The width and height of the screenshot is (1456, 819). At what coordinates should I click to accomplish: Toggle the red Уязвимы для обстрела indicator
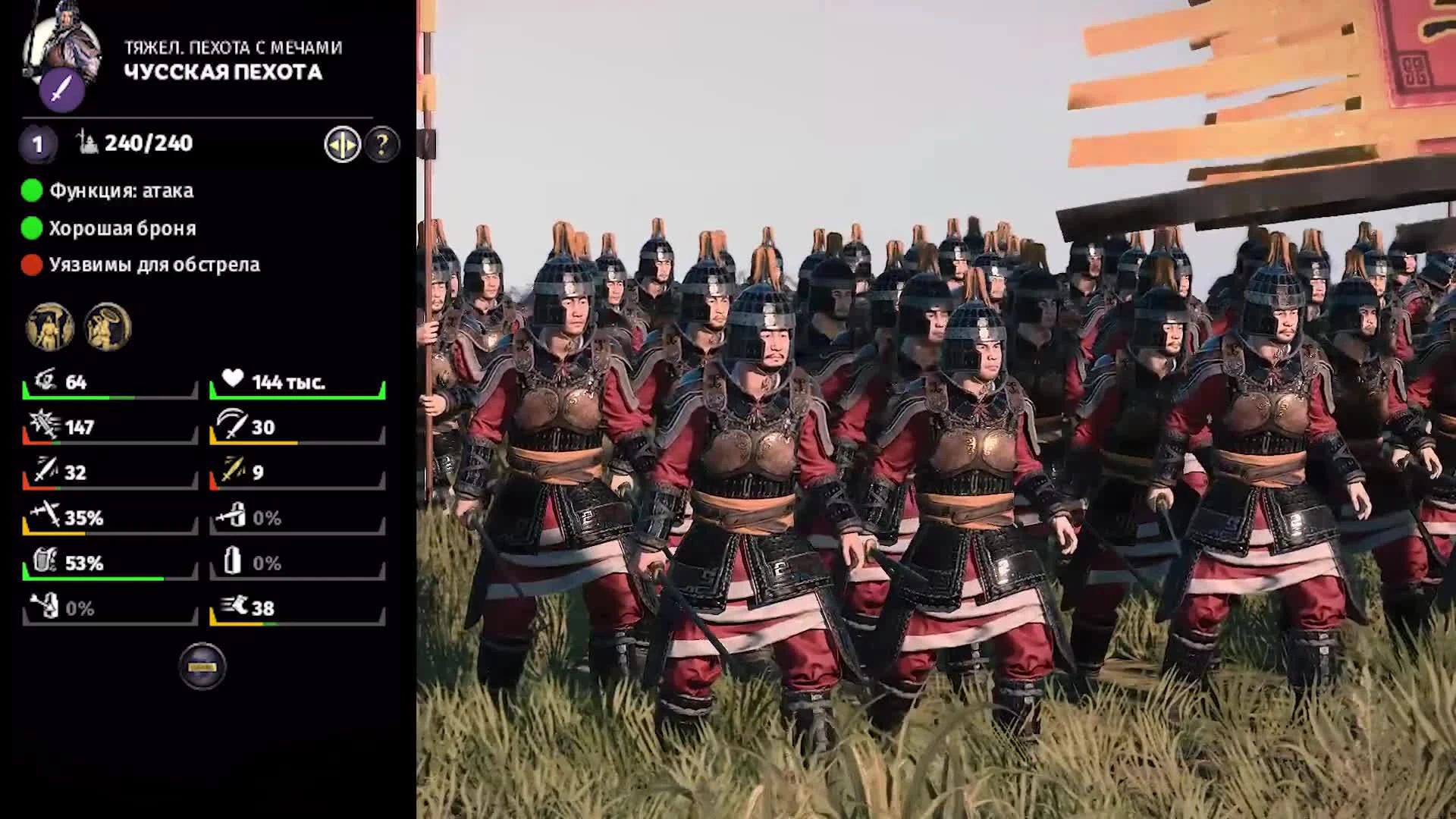coord(30,265)
